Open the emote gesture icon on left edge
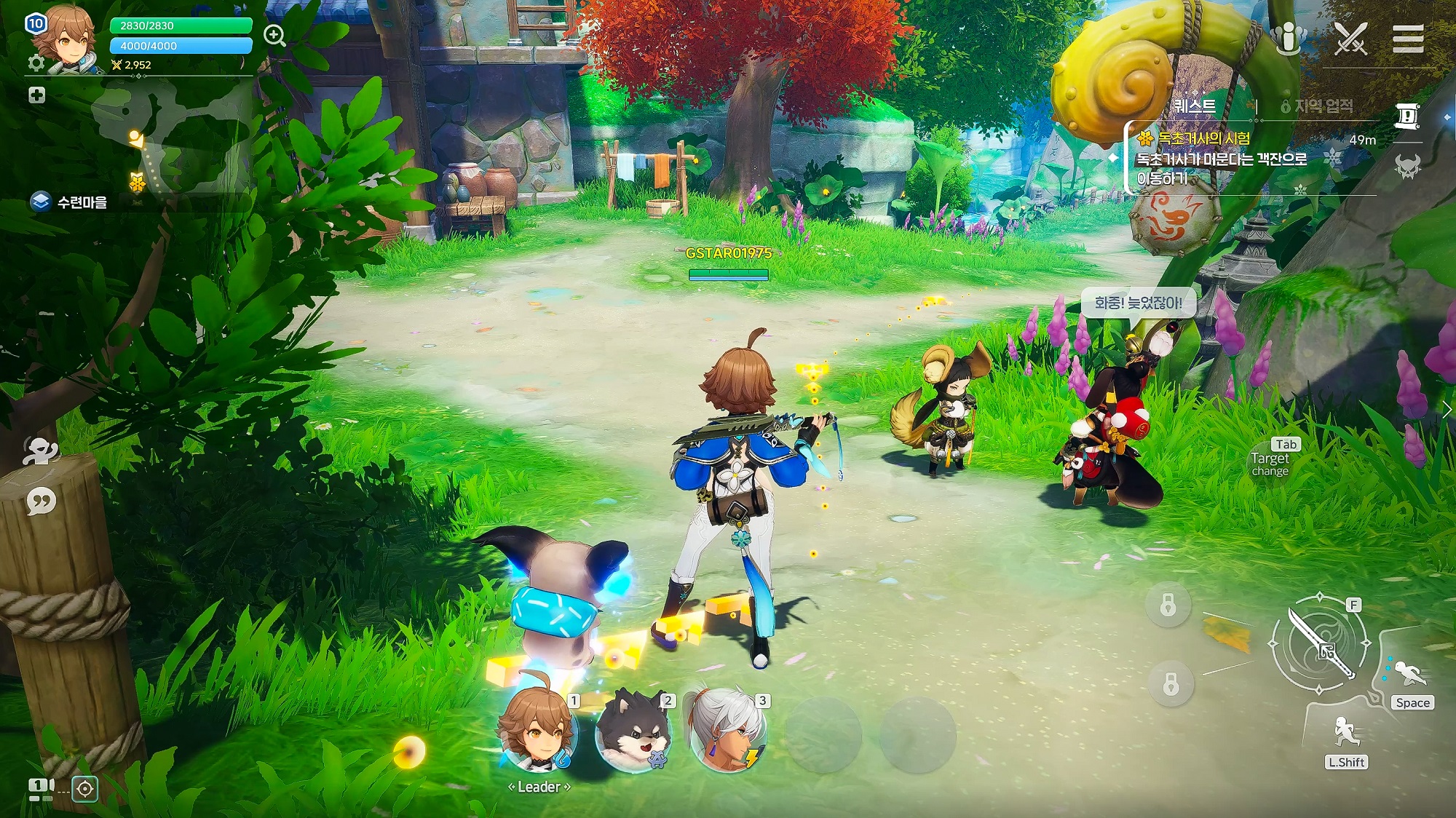The height and width of the screenshot is (818, 1456). pyautogui.click(x=40, y=451)
